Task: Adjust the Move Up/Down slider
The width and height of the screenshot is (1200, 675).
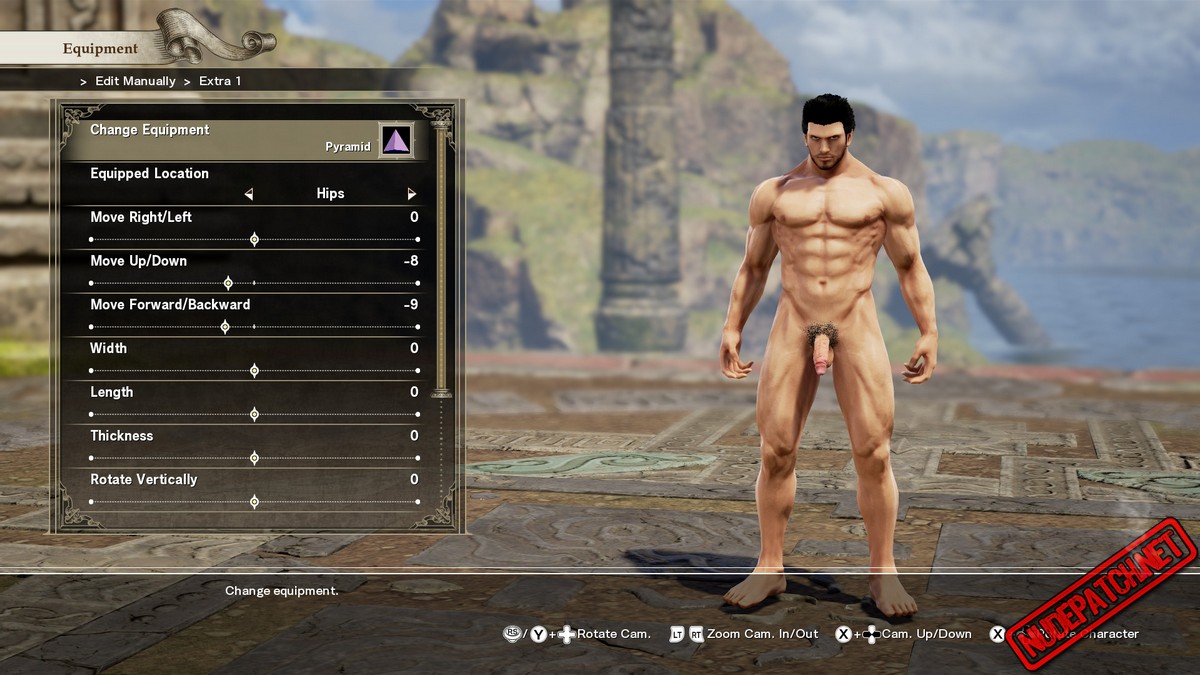Action: pyautogui.click(x=228, y=283)
